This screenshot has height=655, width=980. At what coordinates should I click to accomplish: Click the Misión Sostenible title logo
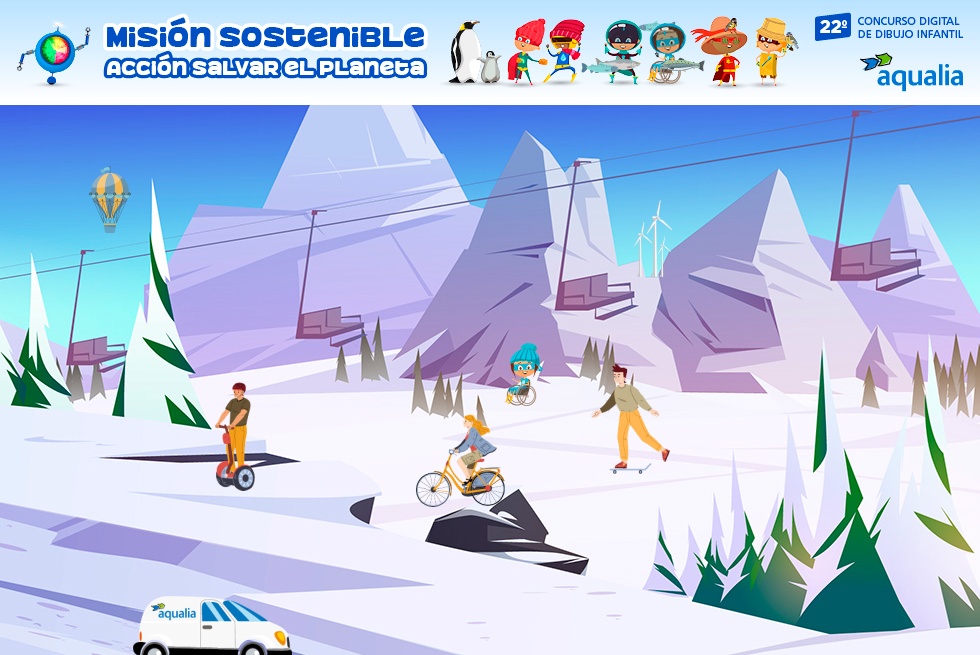265,51
